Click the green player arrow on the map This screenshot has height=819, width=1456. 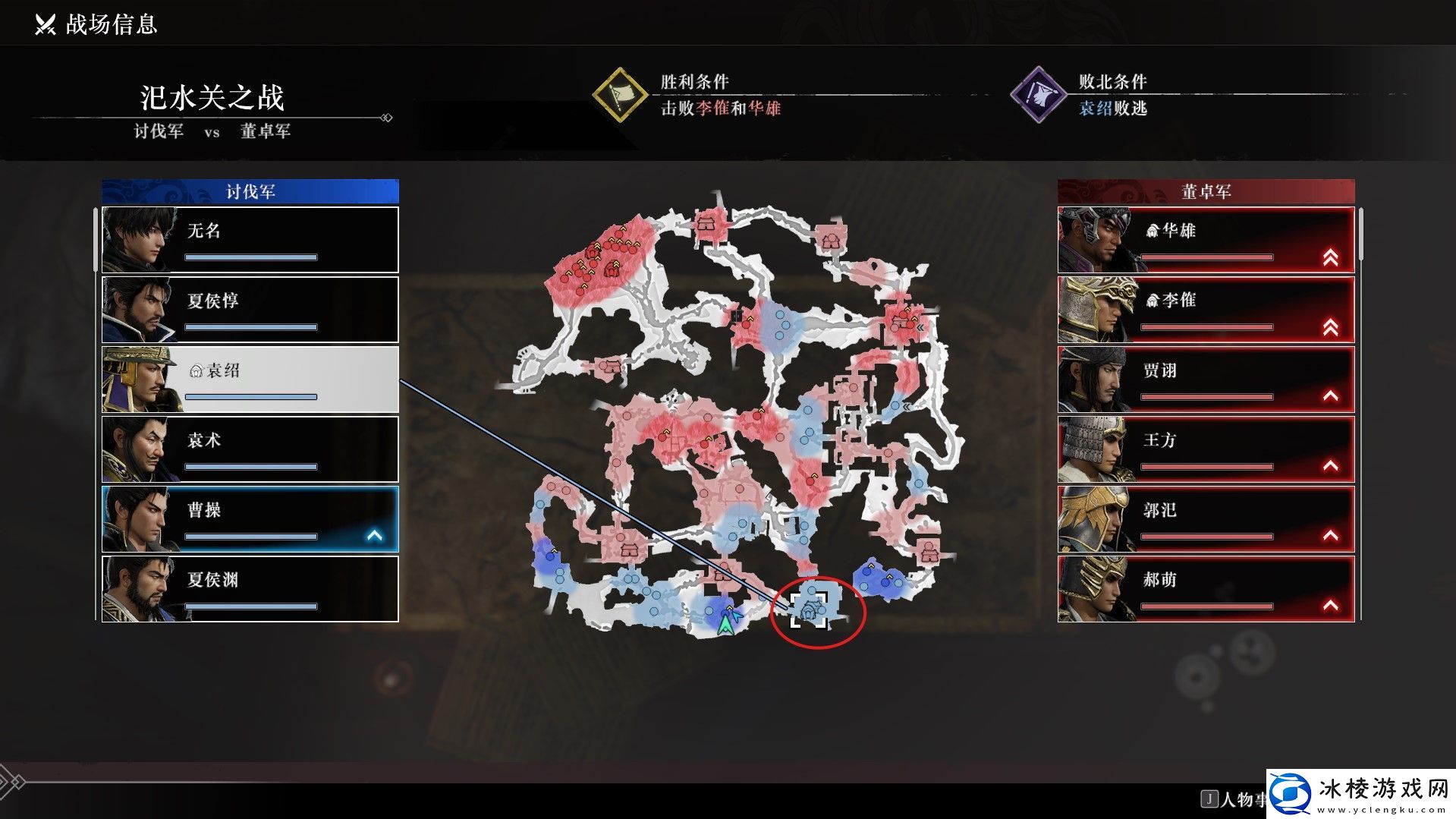[x=727, y=623]
